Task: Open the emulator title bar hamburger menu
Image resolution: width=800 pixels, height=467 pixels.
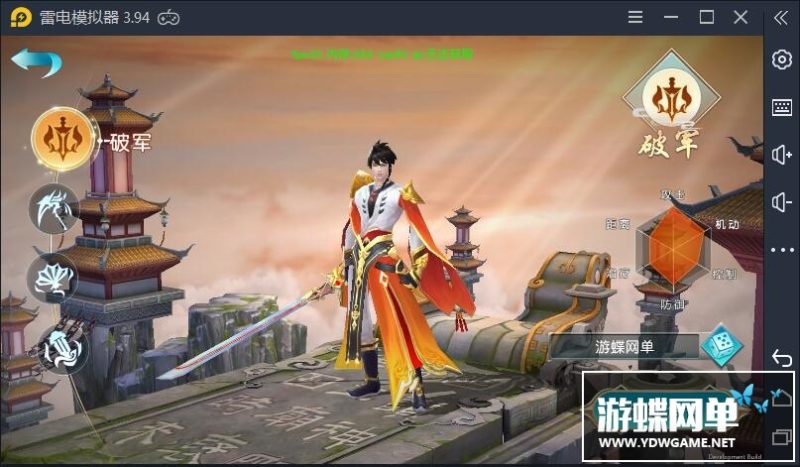Action: coord(635,17)
